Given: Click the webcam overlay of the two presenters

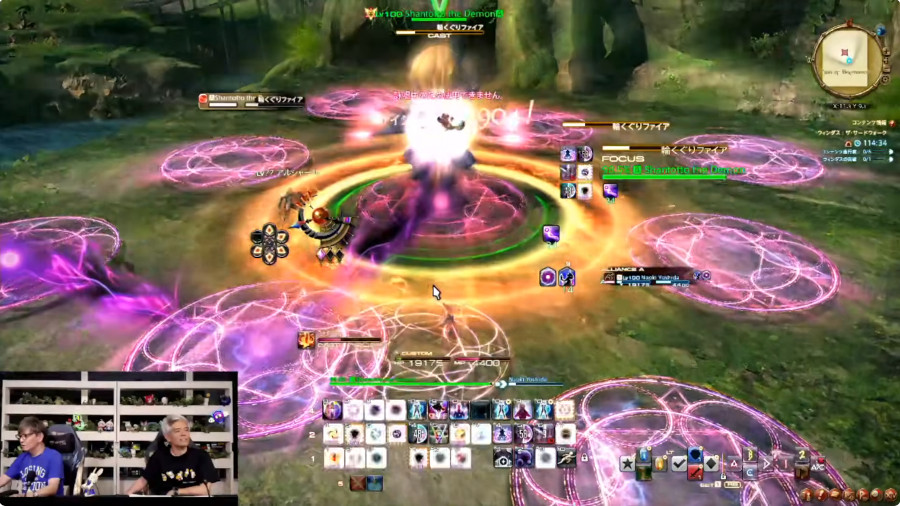Looking at the screenshot, I should tap(118, 434).
